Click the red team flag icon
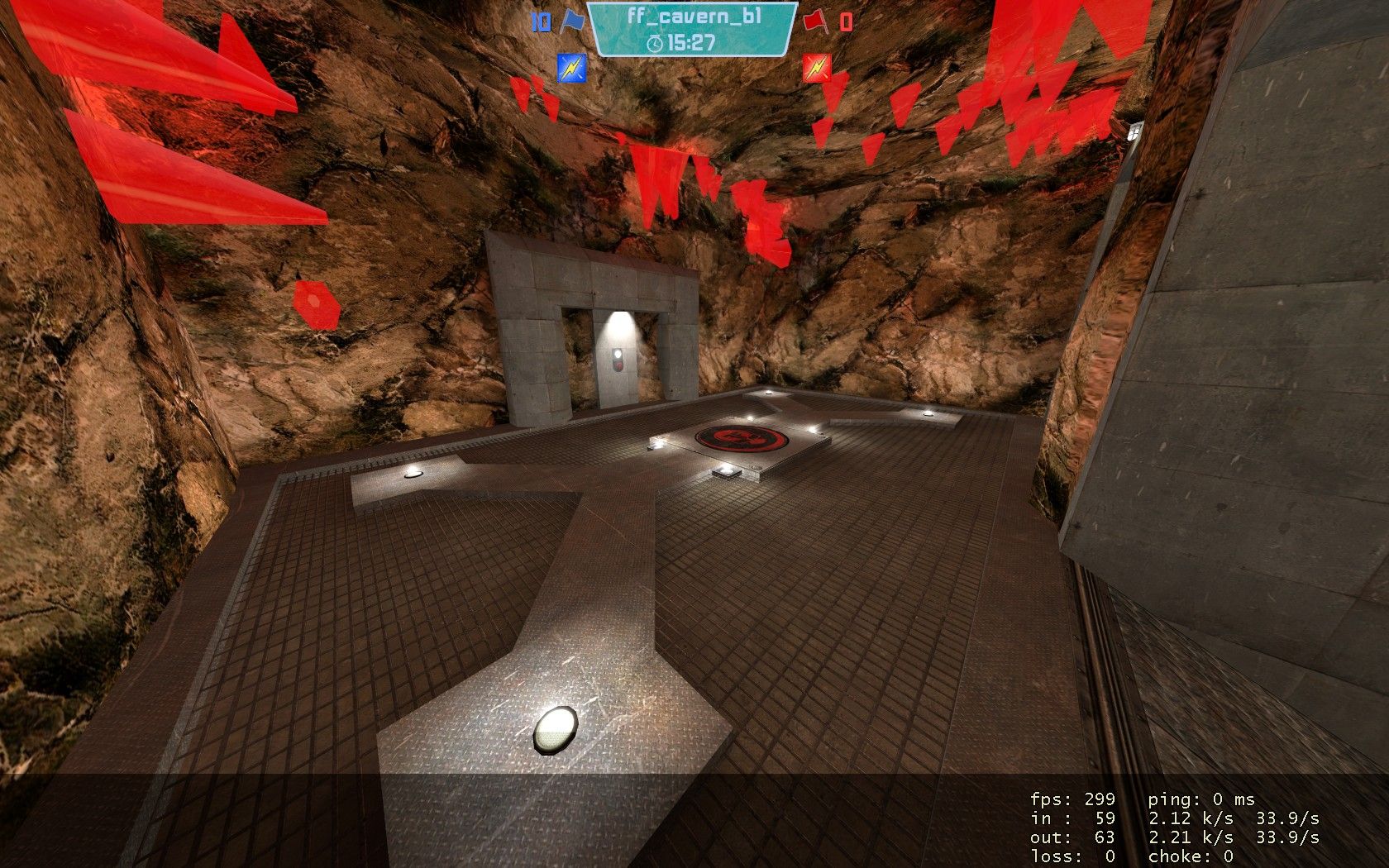This screenshot has height=868, width=1389. [814, 21]
